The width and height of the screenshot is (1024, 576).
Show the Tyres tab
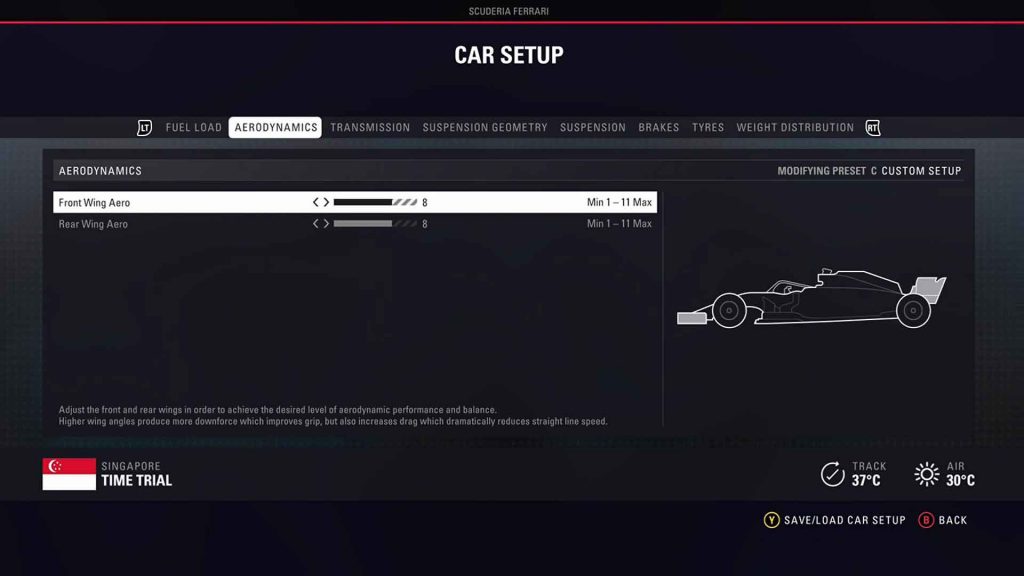708,128
